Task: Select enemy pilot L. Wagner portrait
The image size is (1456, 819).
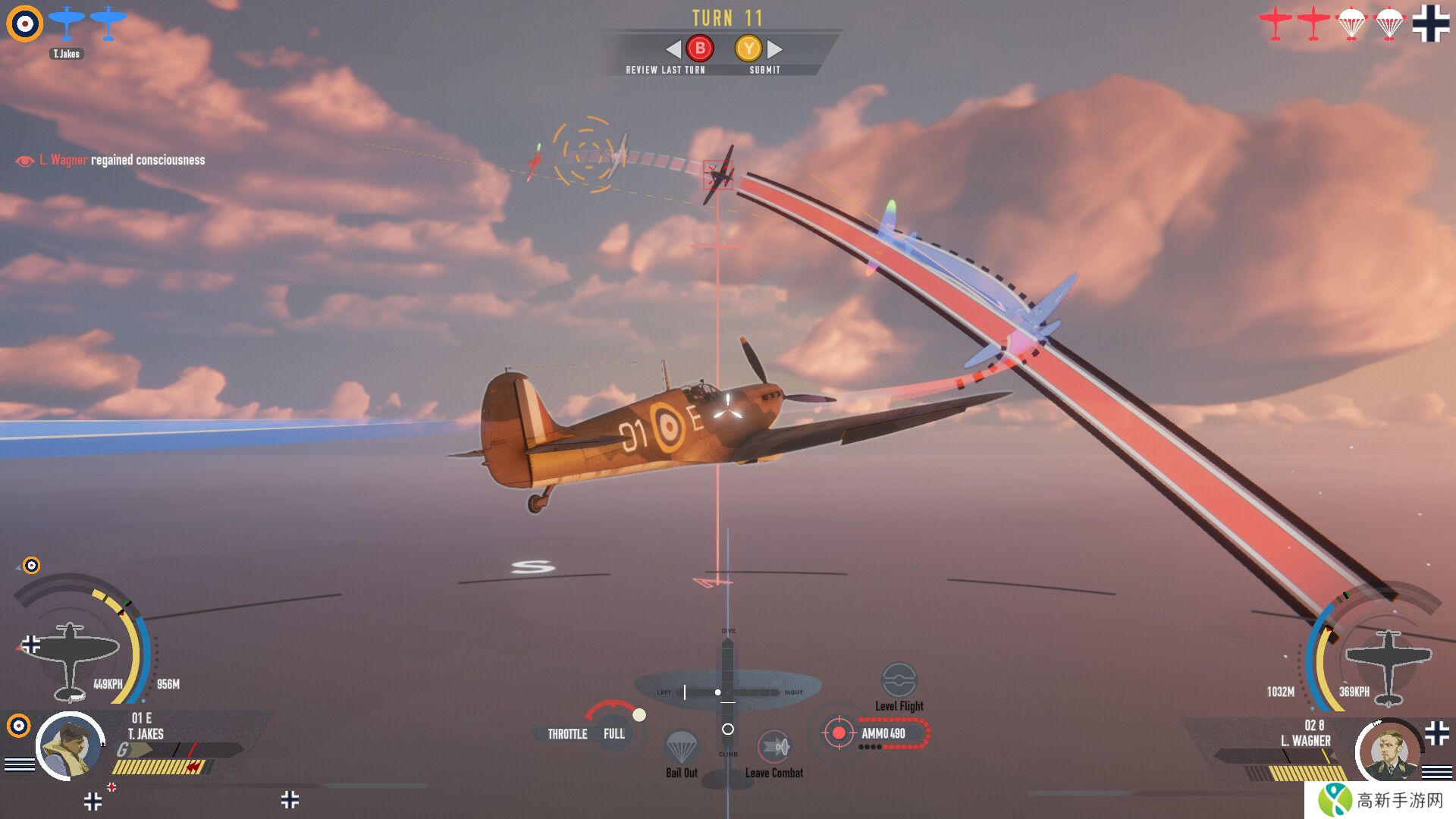Action: pyautogui.click(x=1389, y=751)
